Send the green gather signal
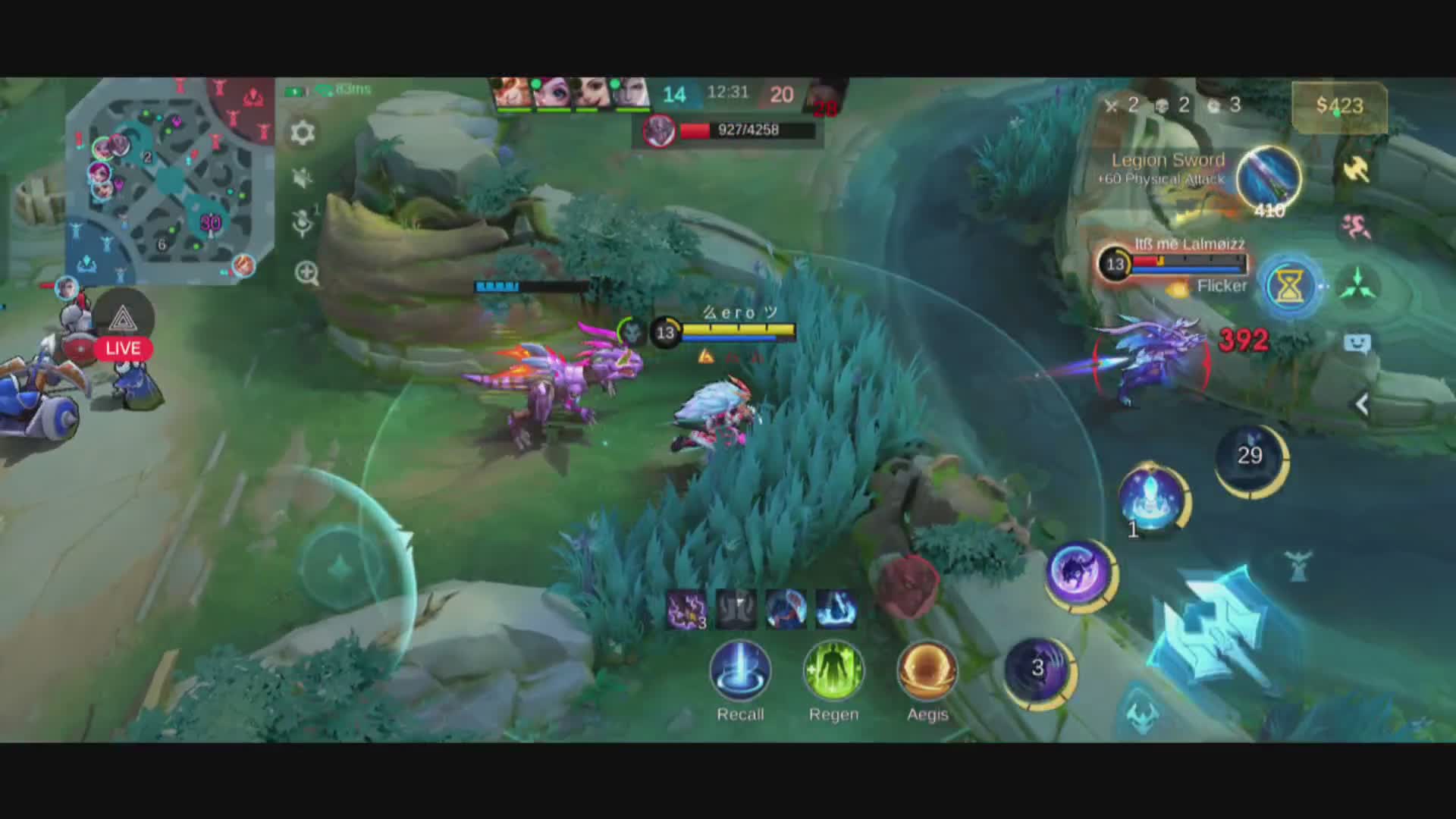 click(1357, 287)
